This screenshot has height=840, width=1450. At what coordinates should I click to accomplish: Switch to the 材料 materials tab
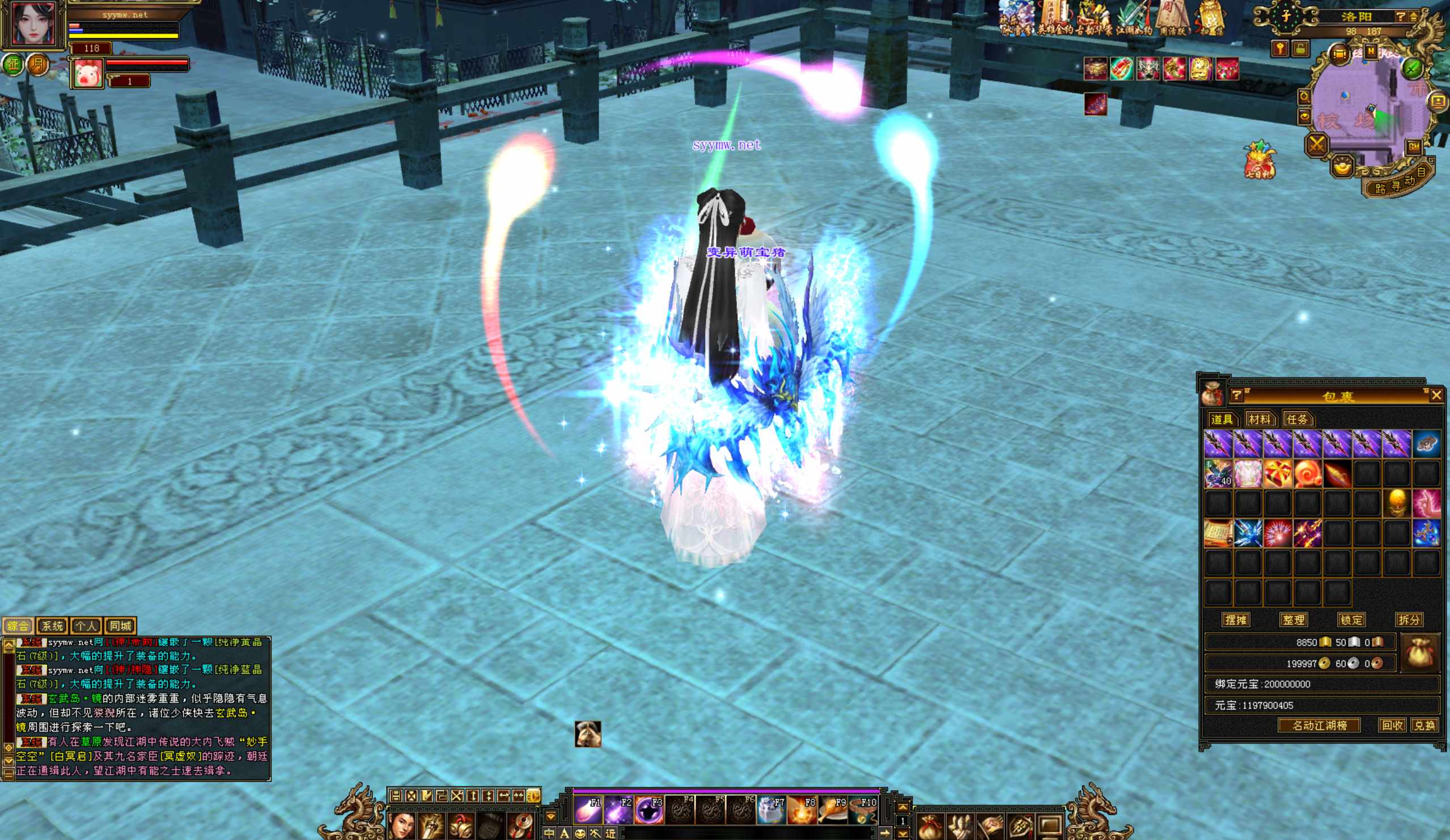(x=1259, y=419)
